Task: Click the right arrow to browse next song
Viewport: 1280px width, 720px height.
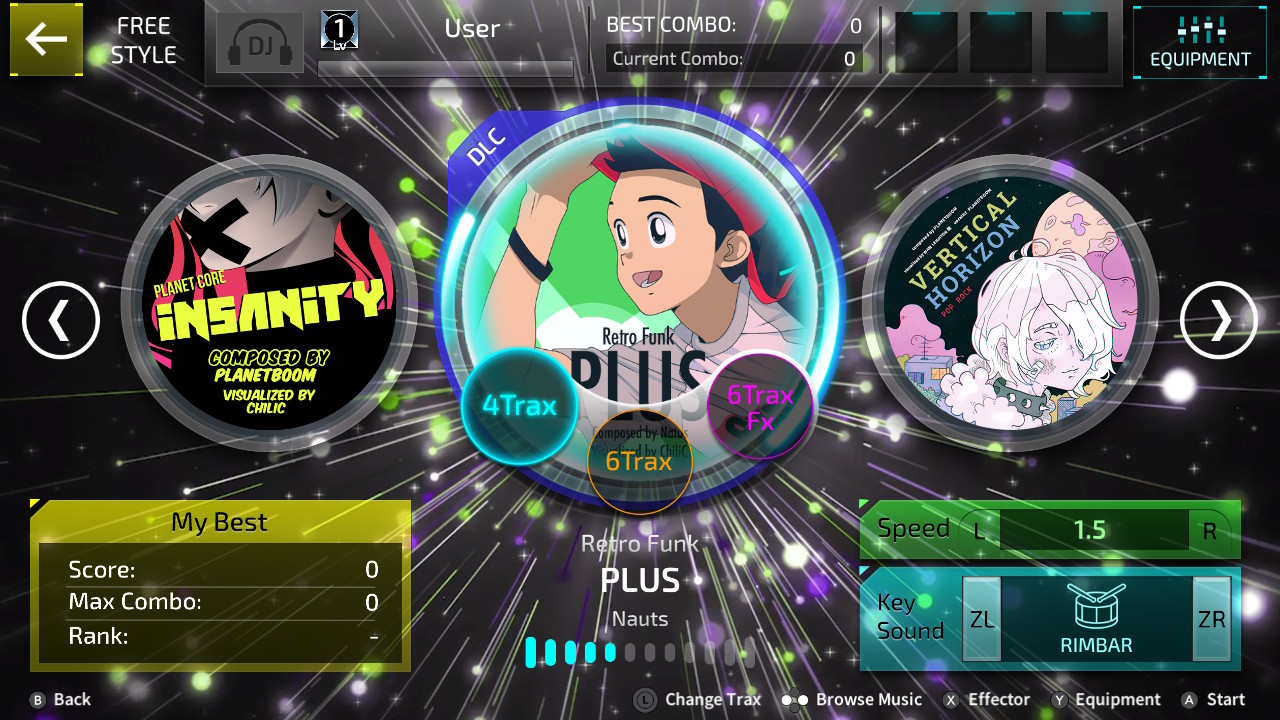Action: pyautogui.click(x=1218, y=320)
